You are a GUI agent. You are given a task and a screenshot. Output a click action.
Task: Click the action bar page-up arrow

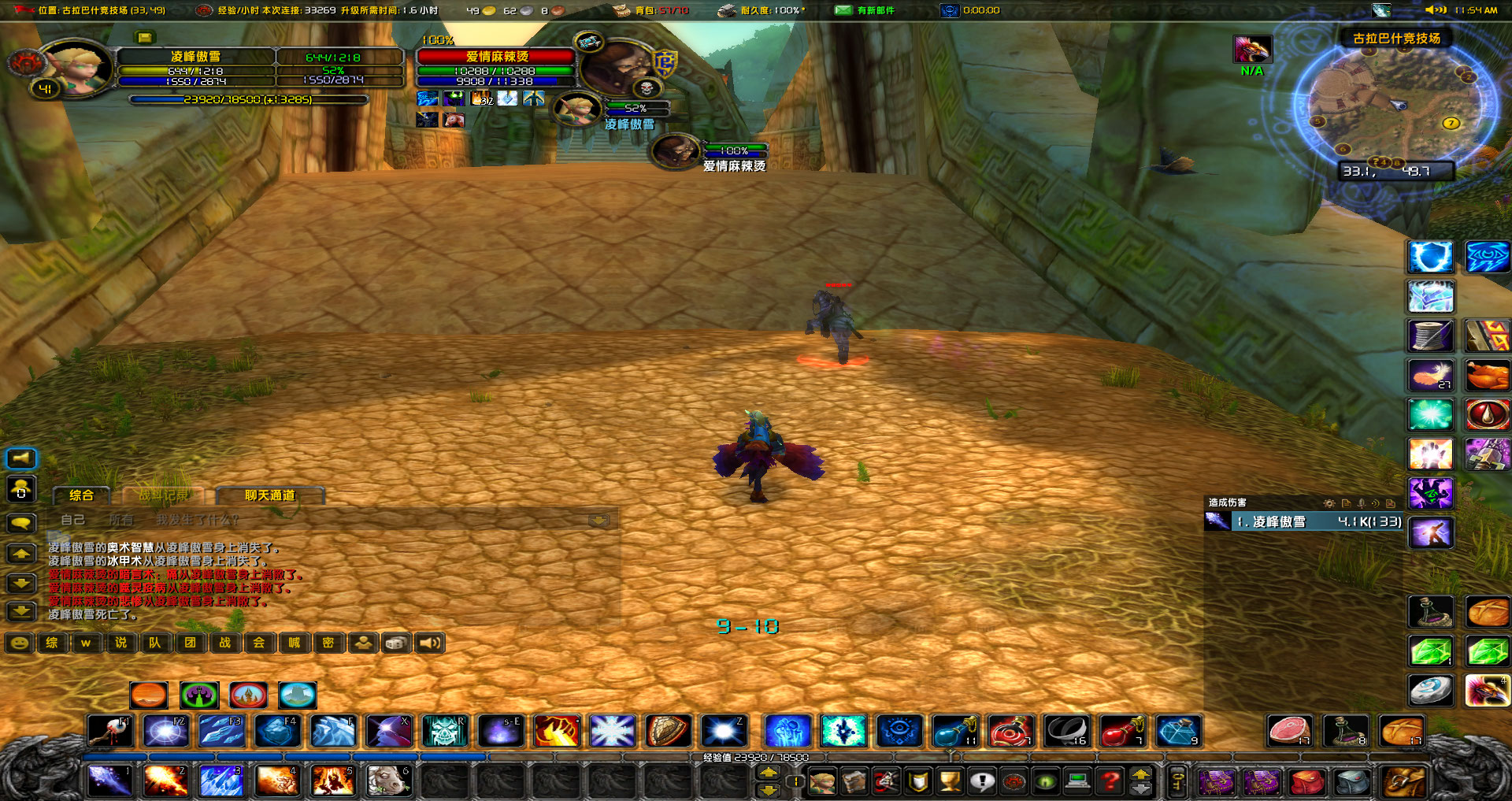[769, 772]
